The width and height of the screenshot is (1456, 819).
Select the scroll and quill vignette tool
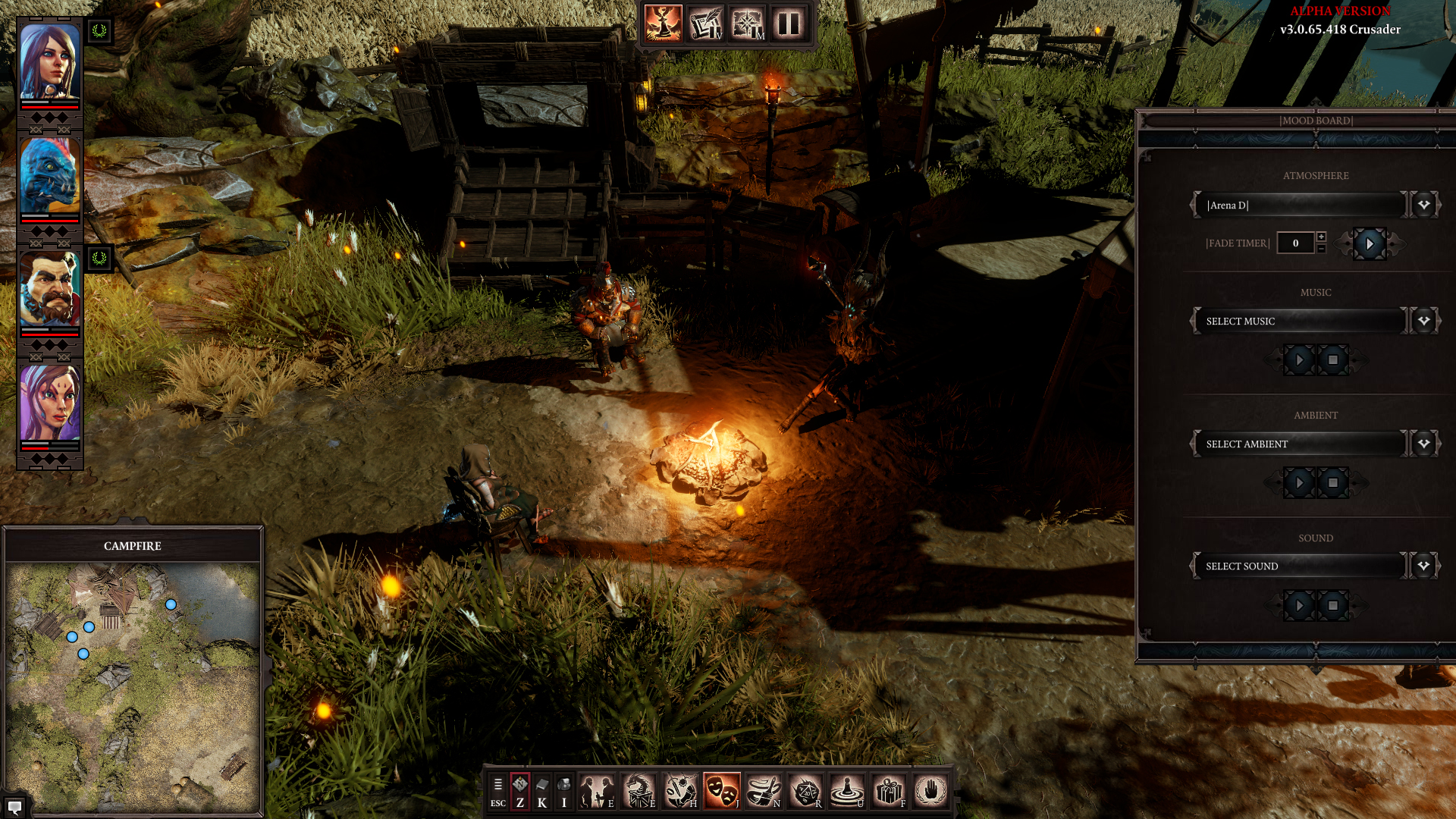pyautogui.click(x=705, y=24)
